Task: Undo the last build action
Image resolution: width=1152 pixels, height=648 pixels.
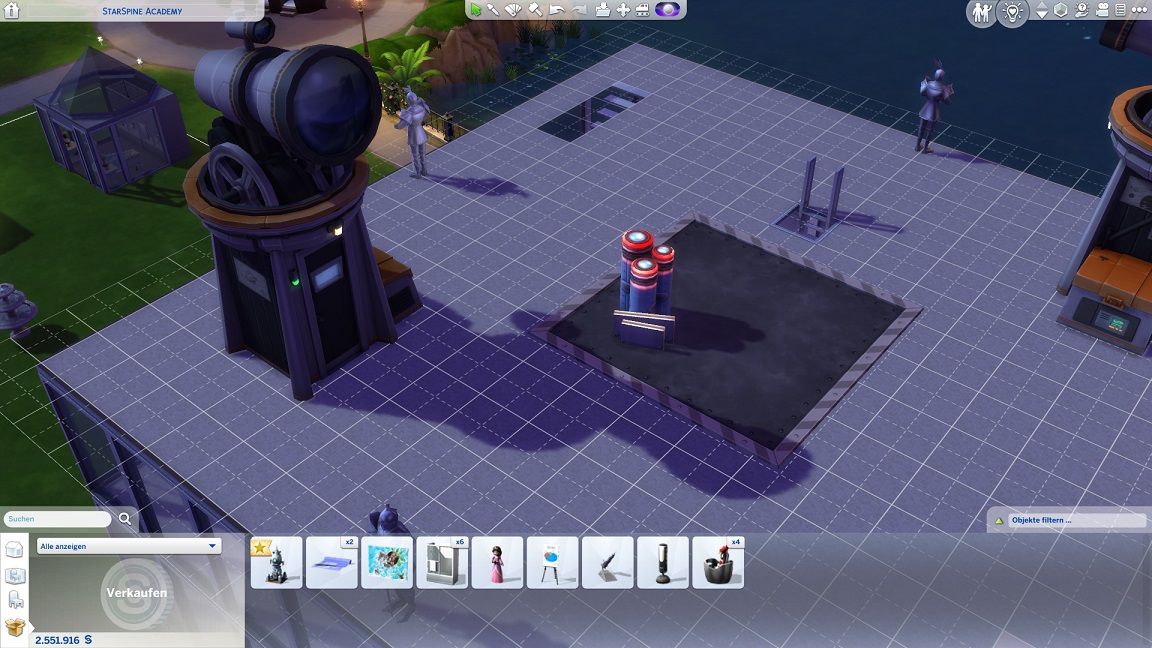Action: pos(556,10)
